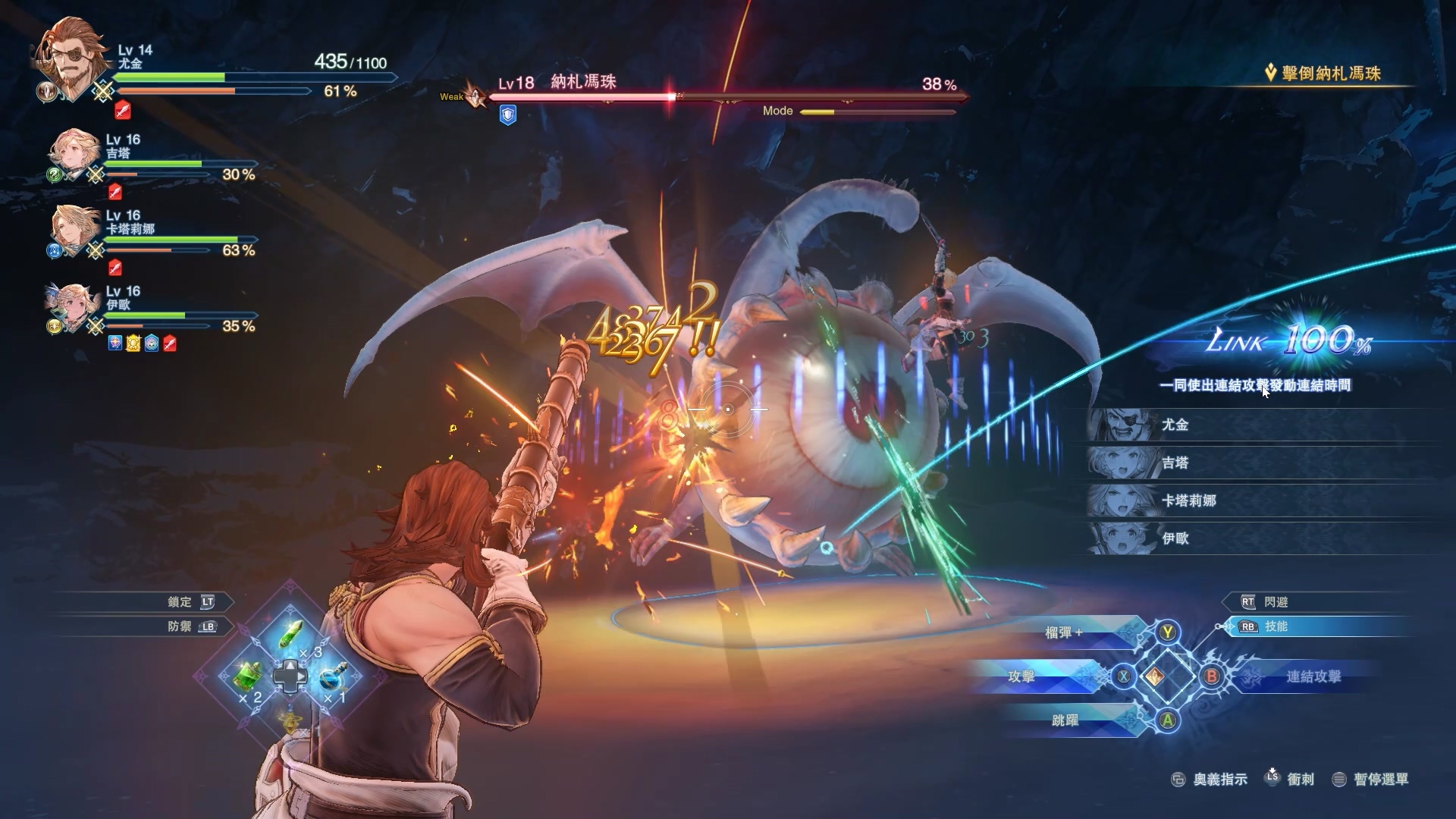Click the boss shield status icon
The image size is (1456, 819).
(x=507, y=115)
